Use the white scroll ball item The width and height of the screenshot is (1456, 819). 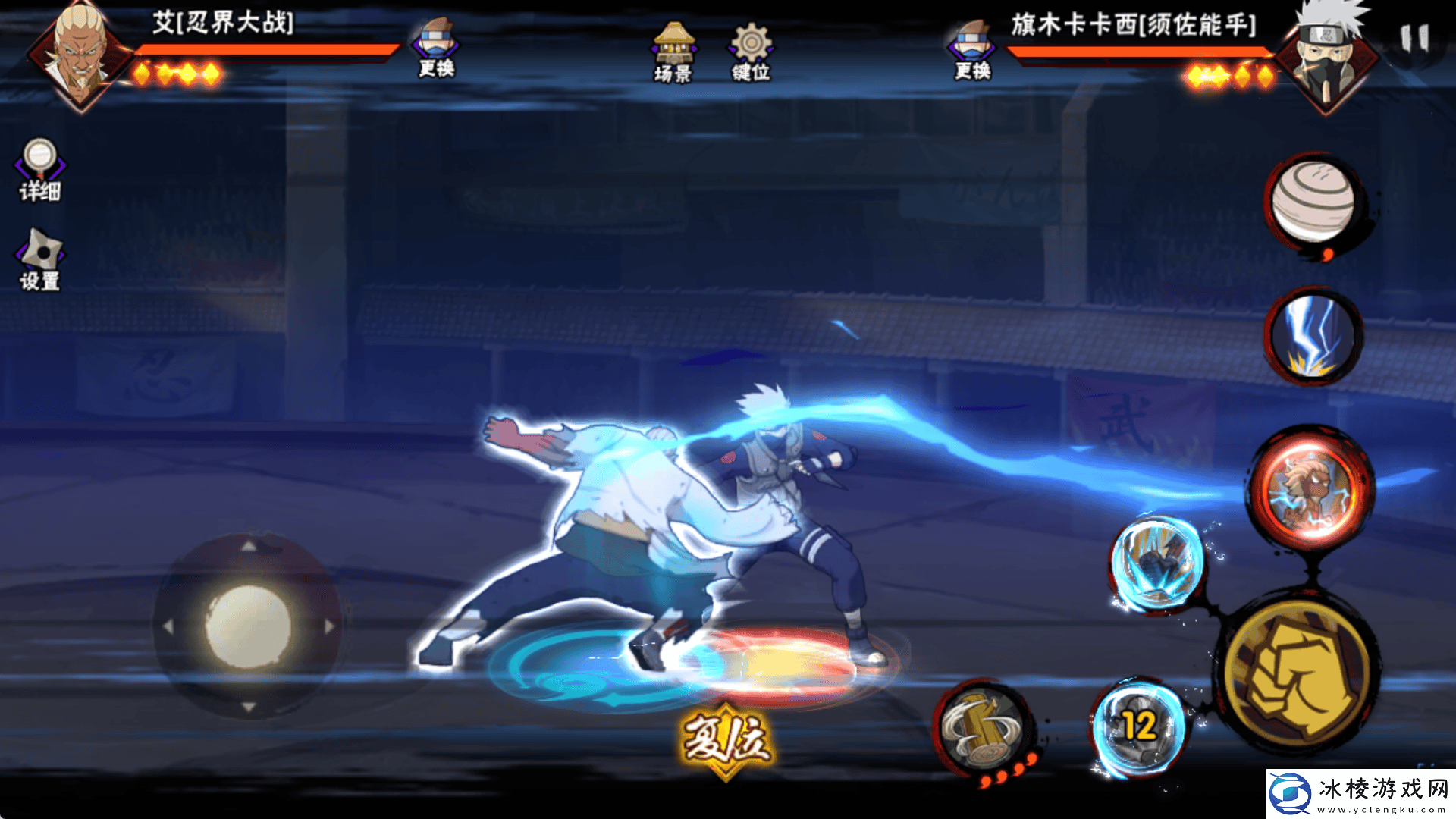point(1313,202)
